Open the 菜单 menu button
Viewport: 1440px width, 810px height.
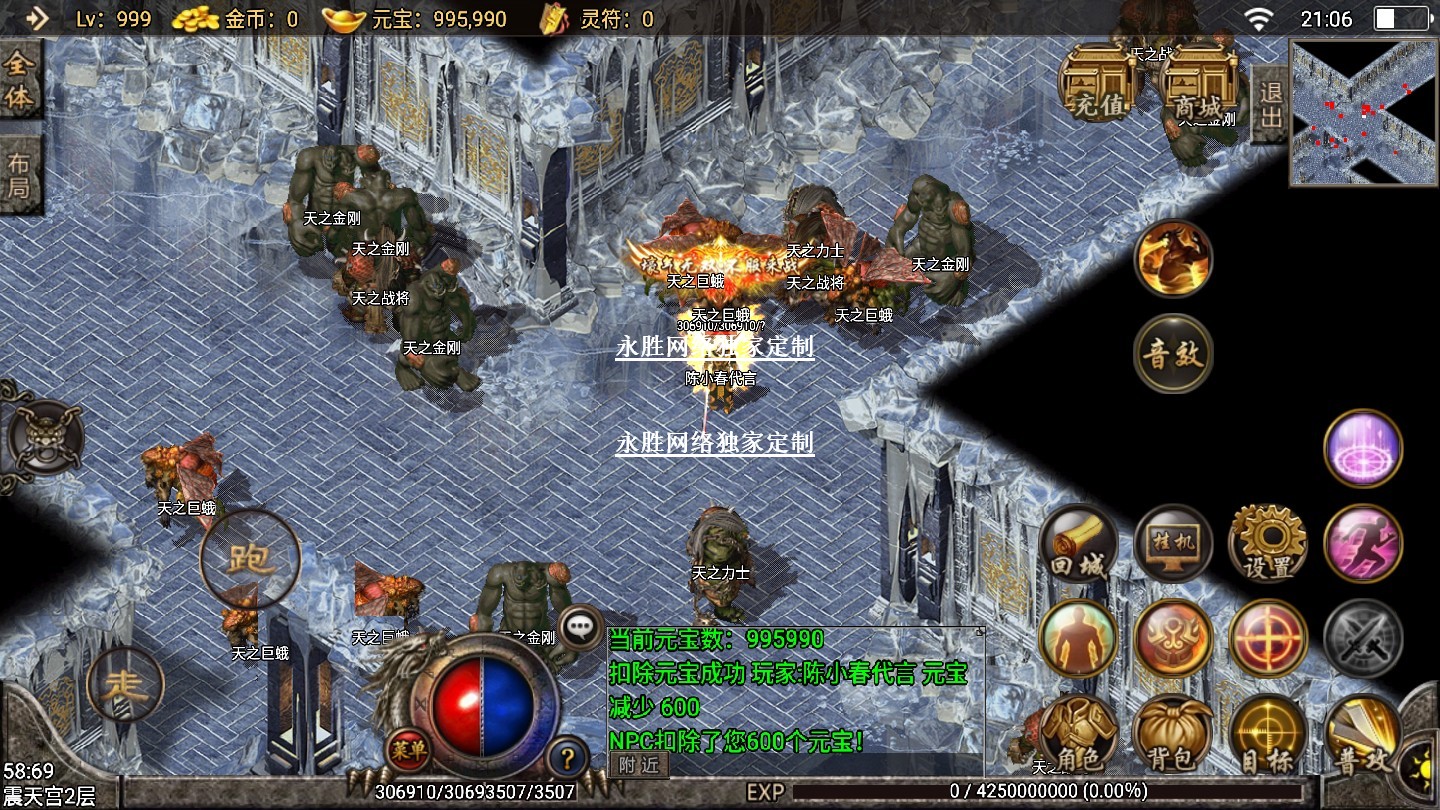(409, 748)
